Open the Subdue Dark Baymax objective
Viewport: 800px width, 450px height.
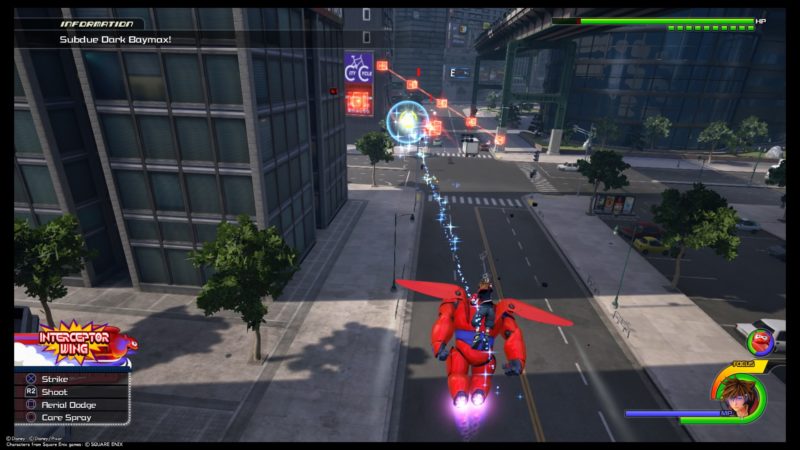[100, 39]
